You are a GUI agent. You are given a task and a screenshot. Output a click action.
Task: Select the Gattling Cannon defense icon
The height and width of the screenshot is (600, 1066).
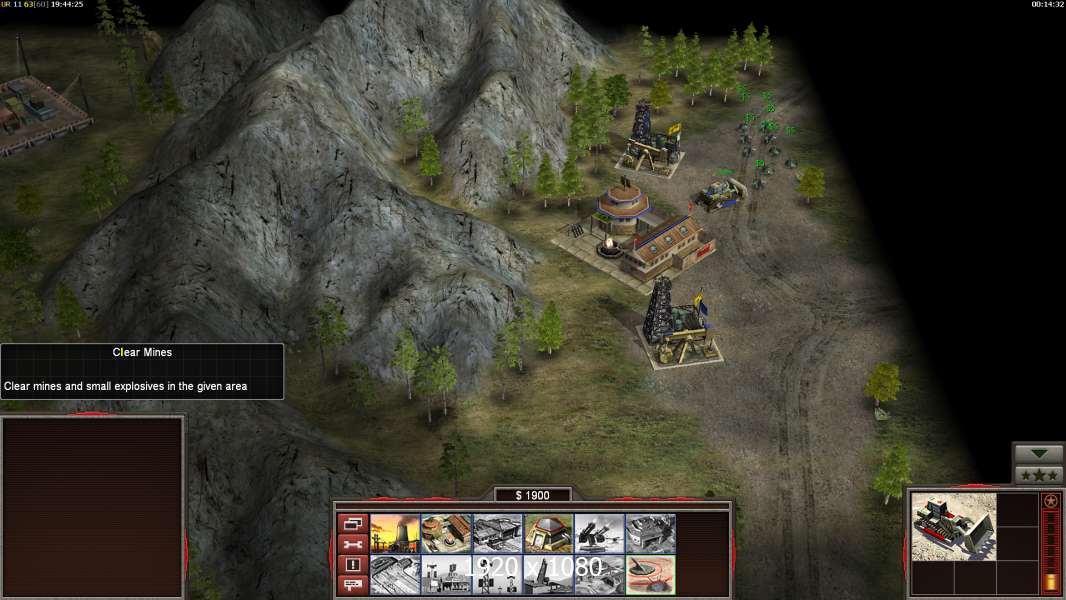tap(599, 534)
